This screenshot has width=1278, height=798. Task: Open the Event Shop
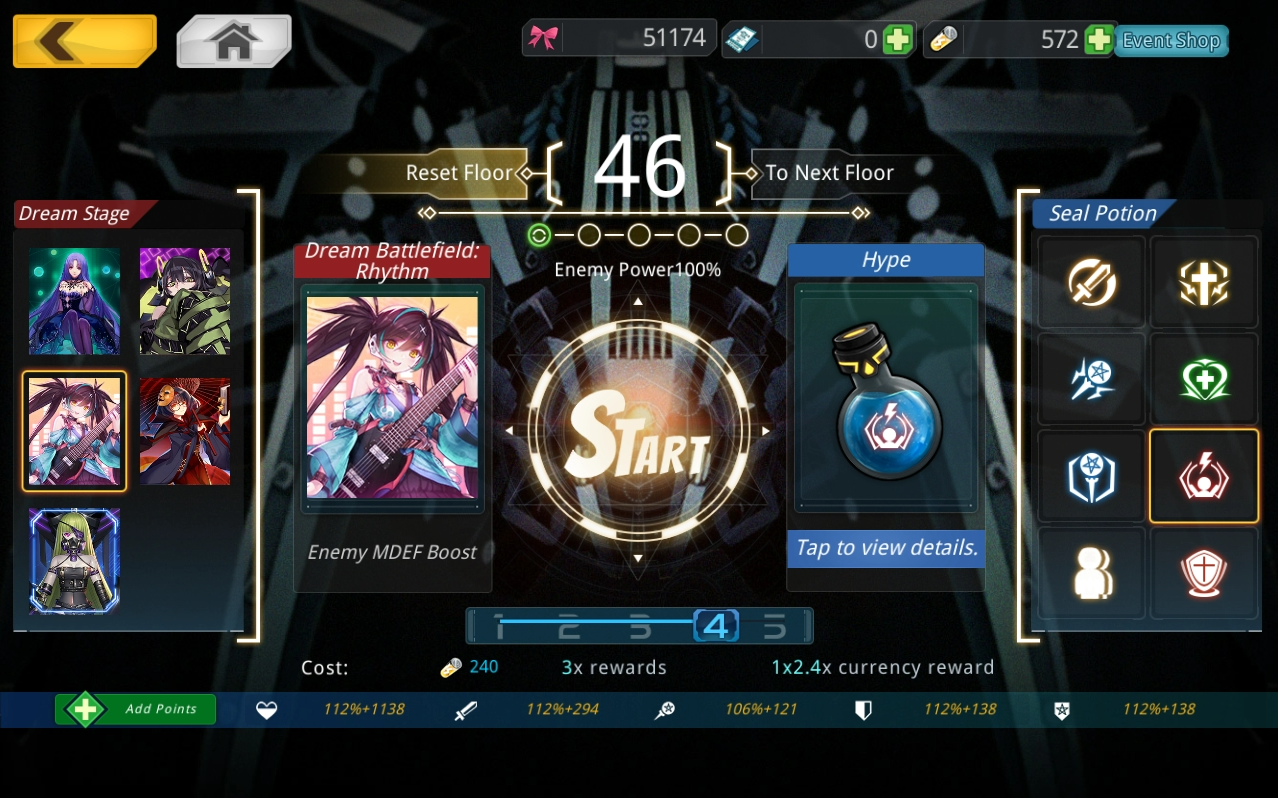(x=1171, y=41)
